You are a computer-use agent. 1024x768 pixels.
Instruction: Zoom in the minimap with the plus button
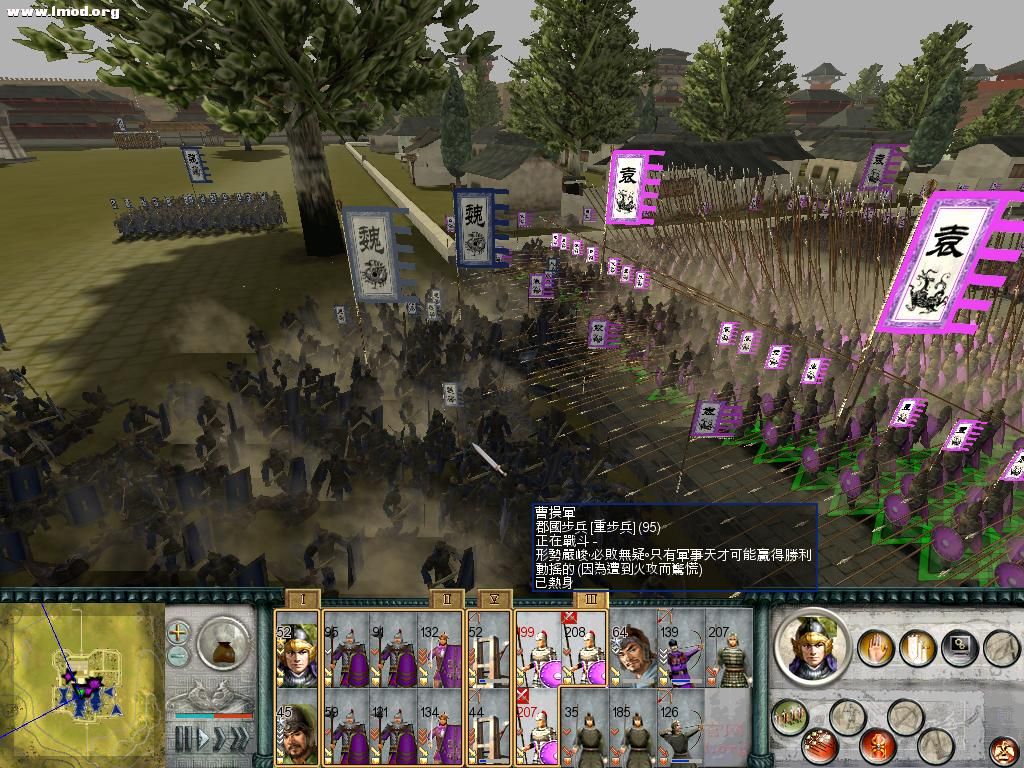pos(178,632)
